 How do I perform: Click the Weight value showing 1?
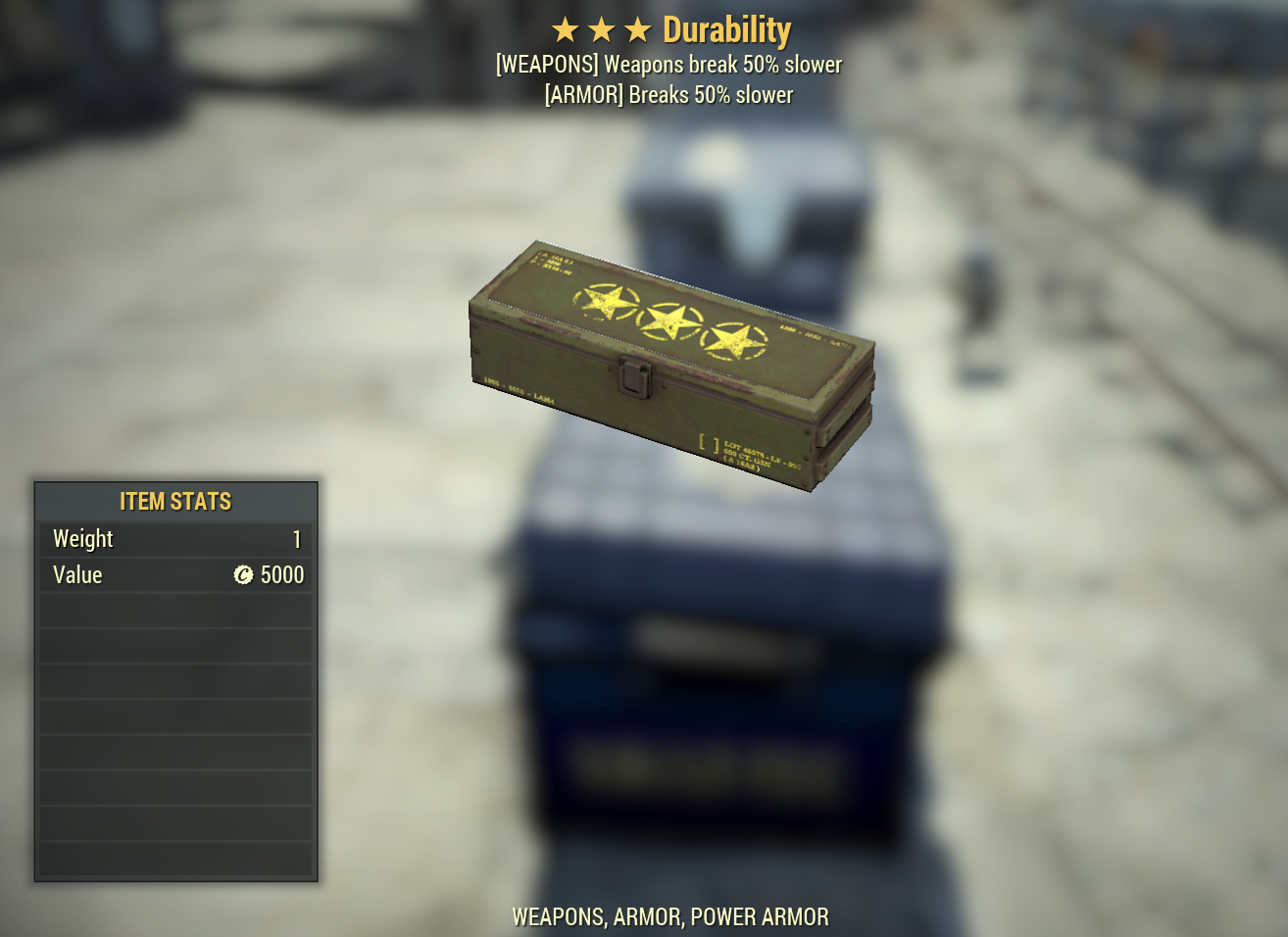(297, 538)
